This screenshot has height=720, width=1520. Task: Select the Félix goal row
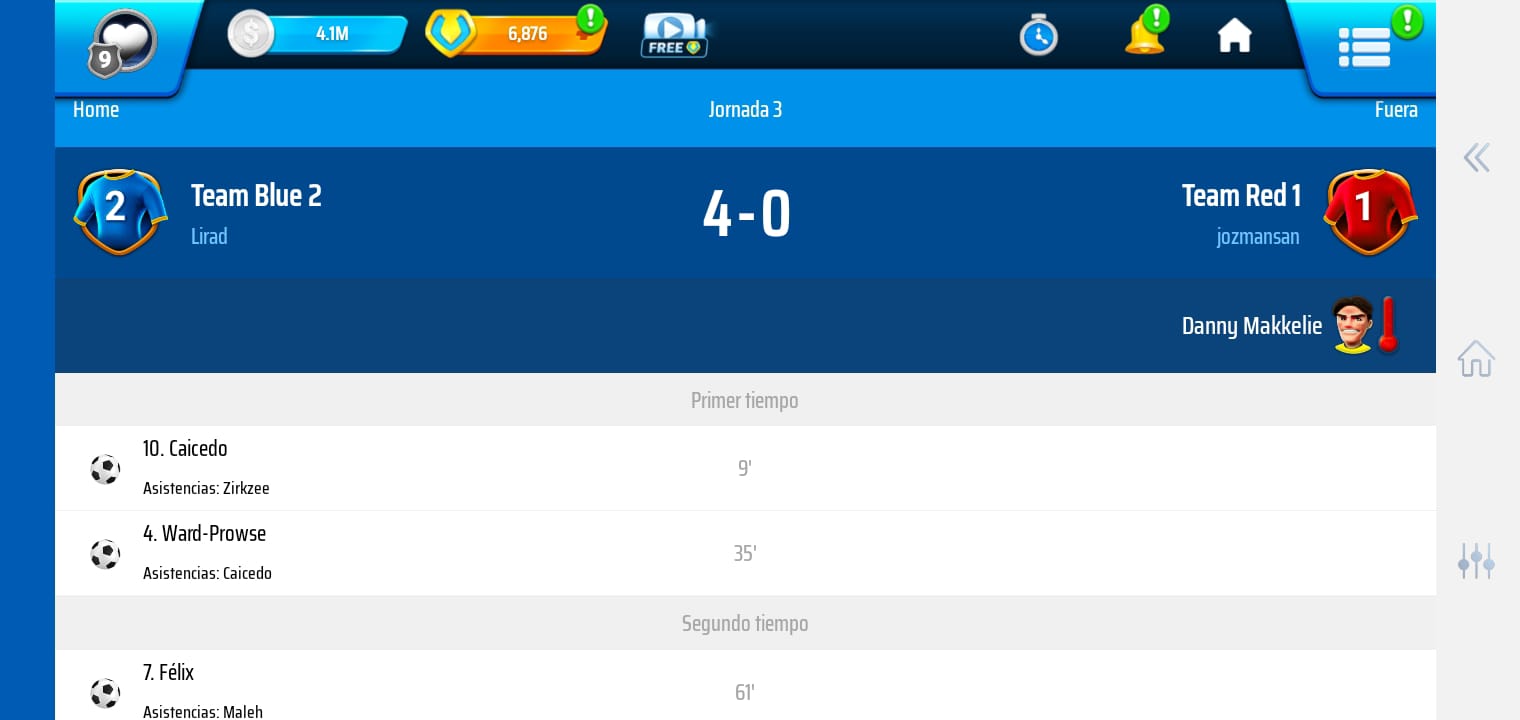[744, 691]
